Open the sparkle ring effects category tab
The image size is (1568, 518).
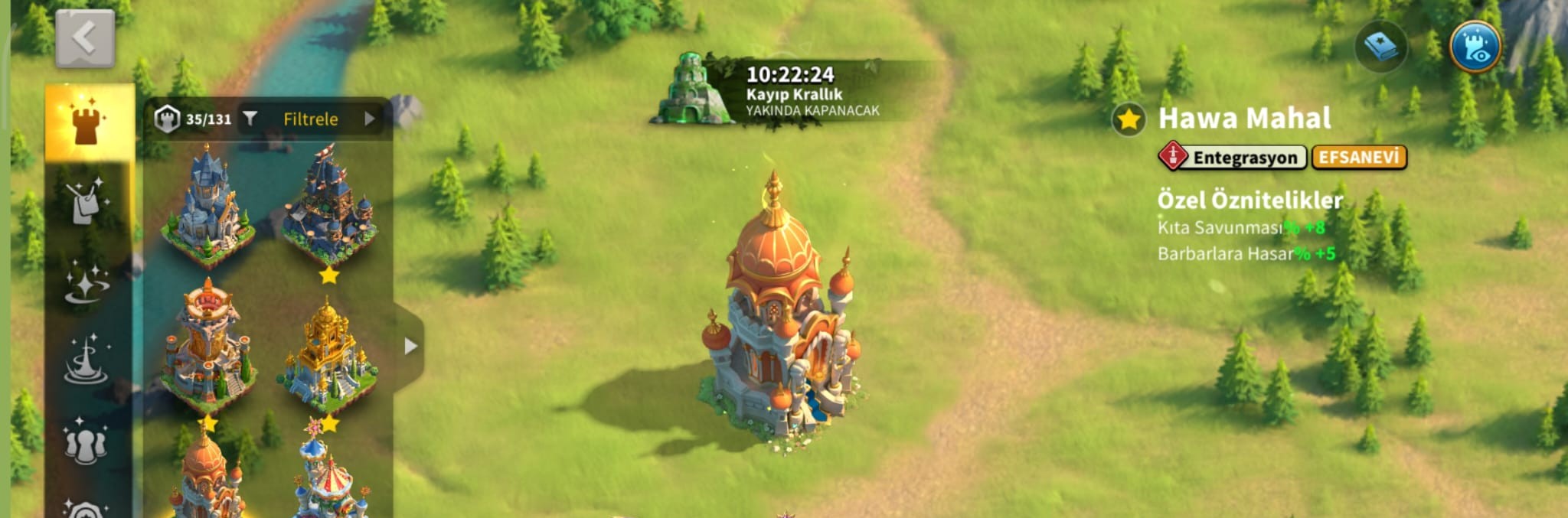point(87,283)
